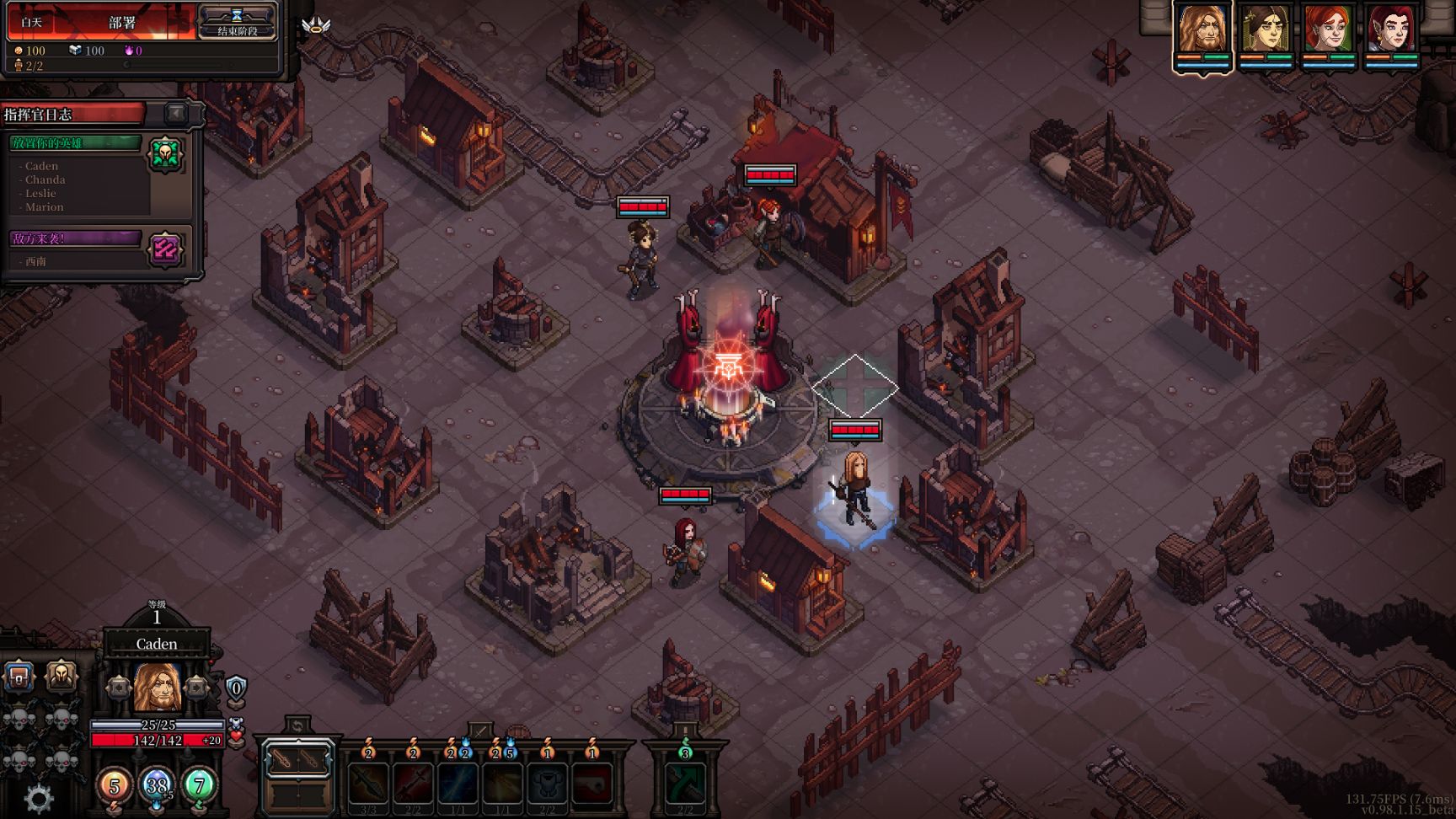The width and height of the screenshot is (1456, 819).
Task: Click Caden's large portrait in hero panel
Action: click(x=158, y=688)
